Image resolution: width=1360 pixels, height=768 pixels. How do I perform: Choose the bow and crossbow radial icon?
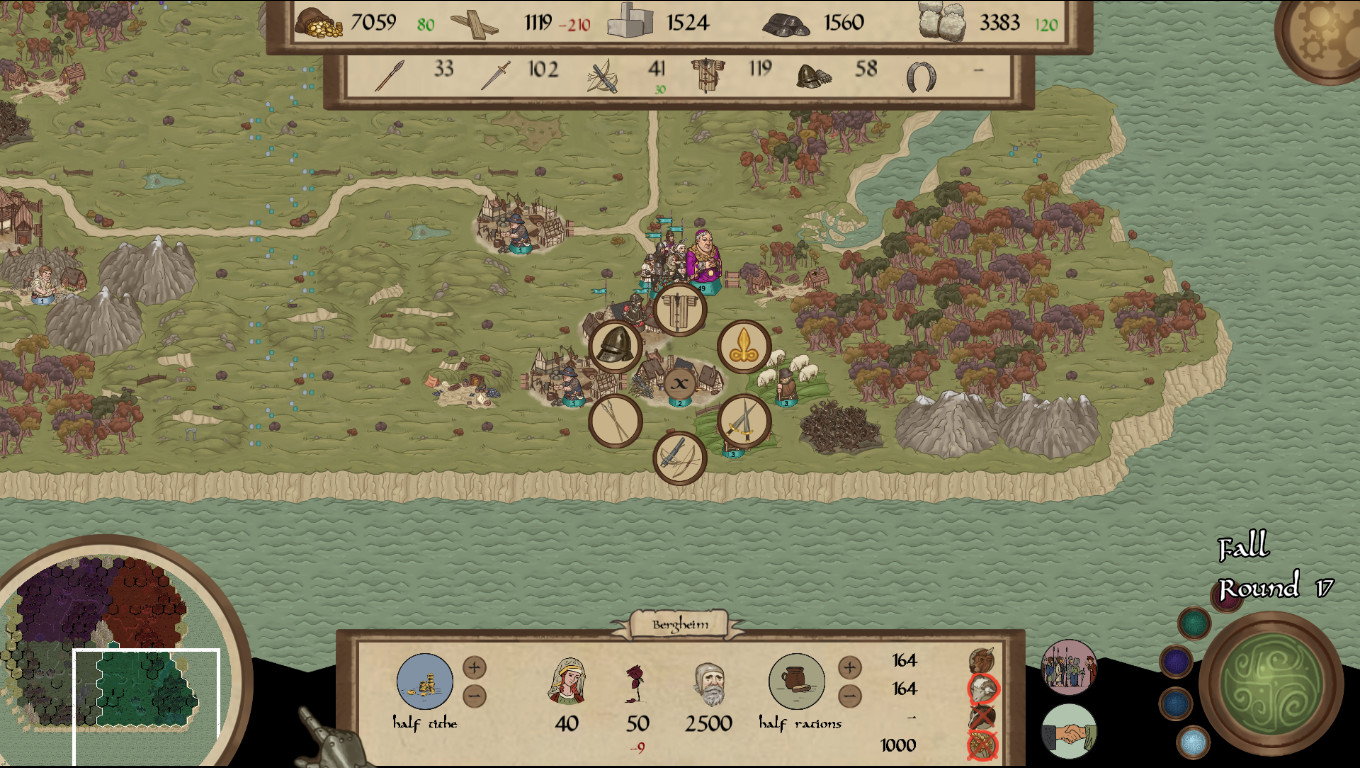[x=679, y=460]
